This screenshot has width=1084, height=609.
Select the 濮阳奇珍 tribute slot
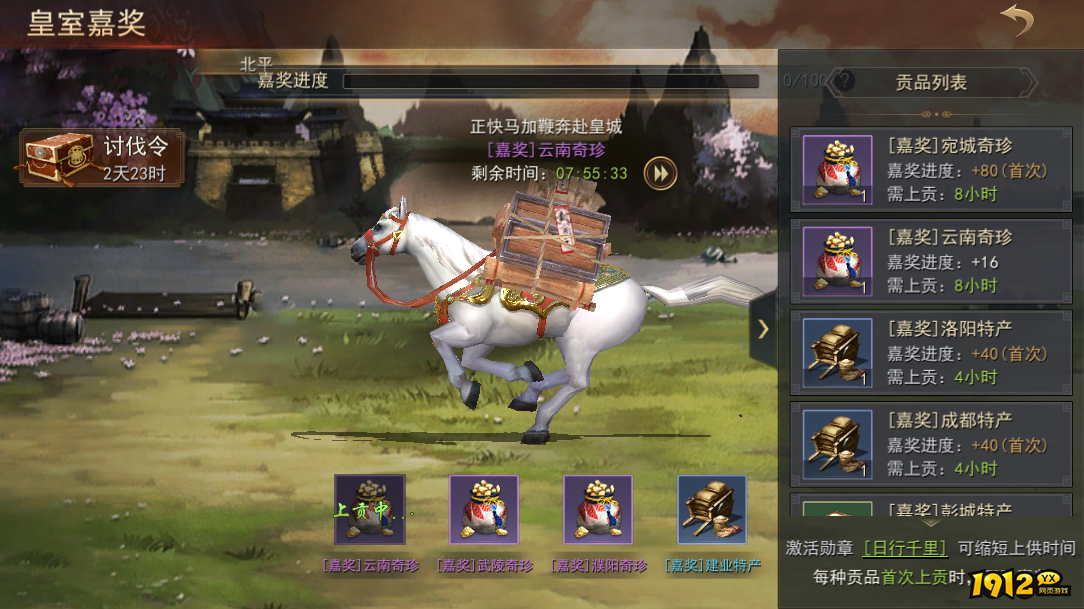coord(598,510)
